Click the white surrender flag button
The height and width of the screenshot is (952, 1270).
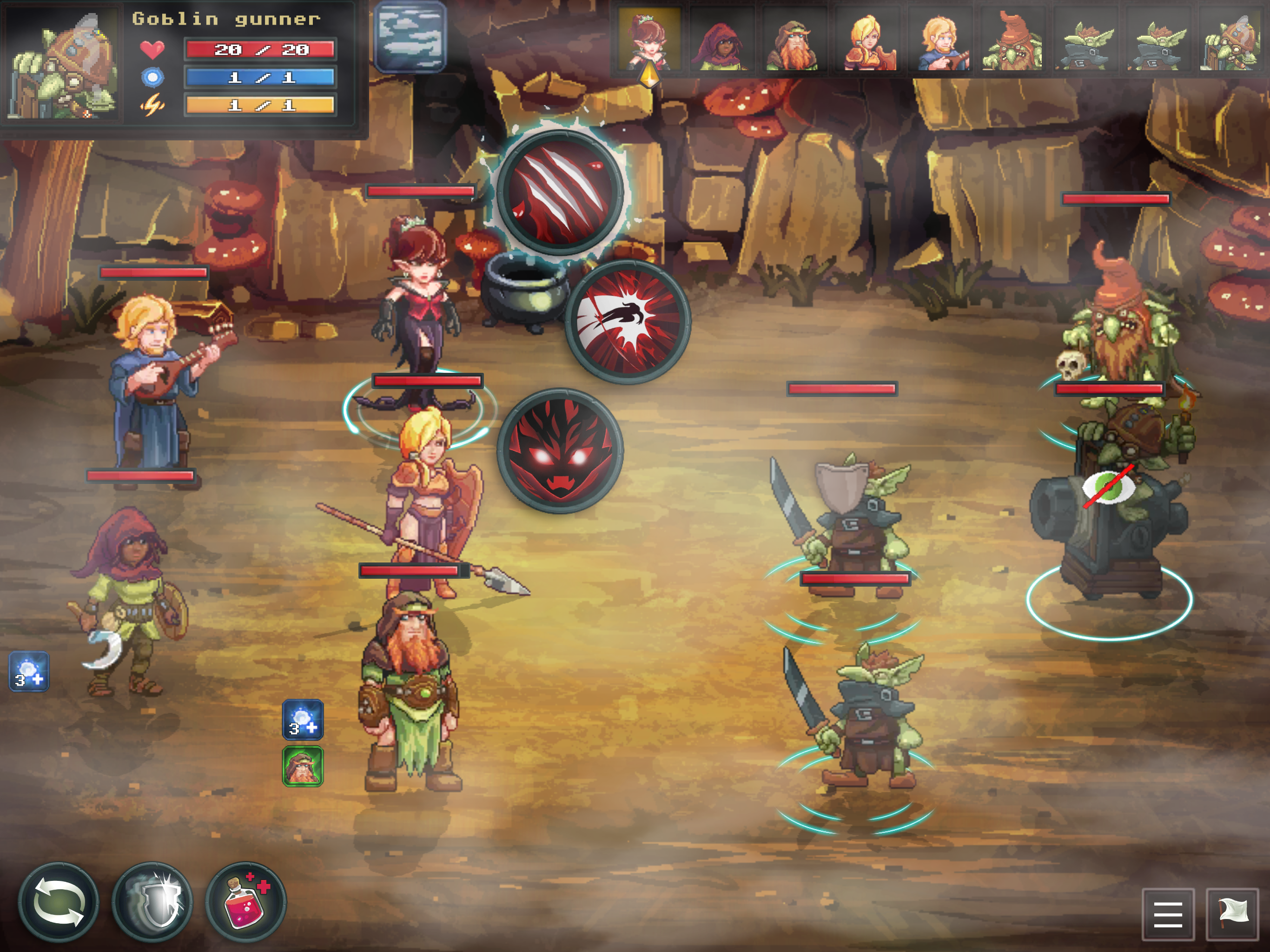pyautogui.click(x=1231, y=914)
